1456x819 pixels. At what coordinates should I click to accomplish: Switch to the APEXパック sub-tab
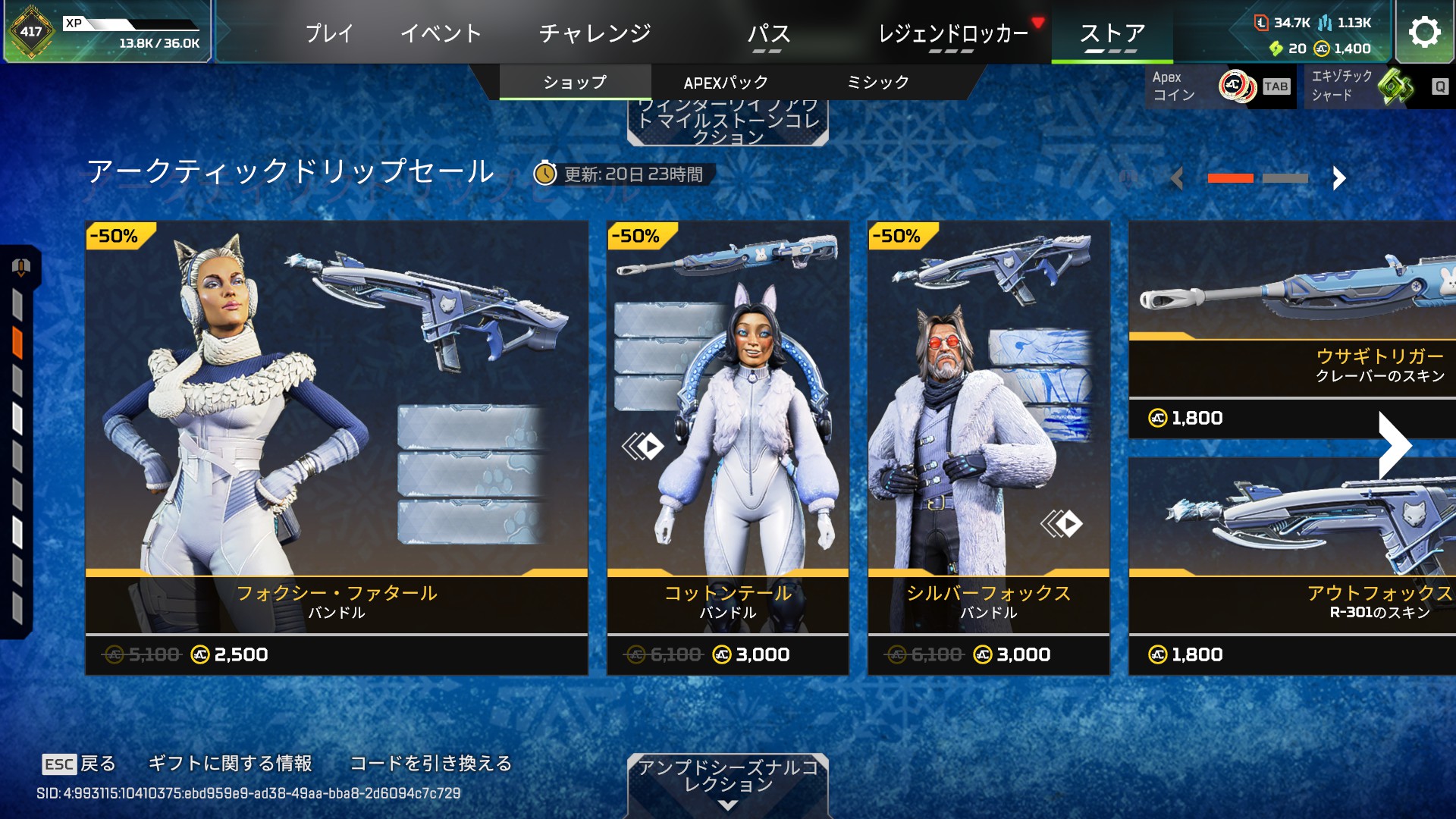click(726, 83)
